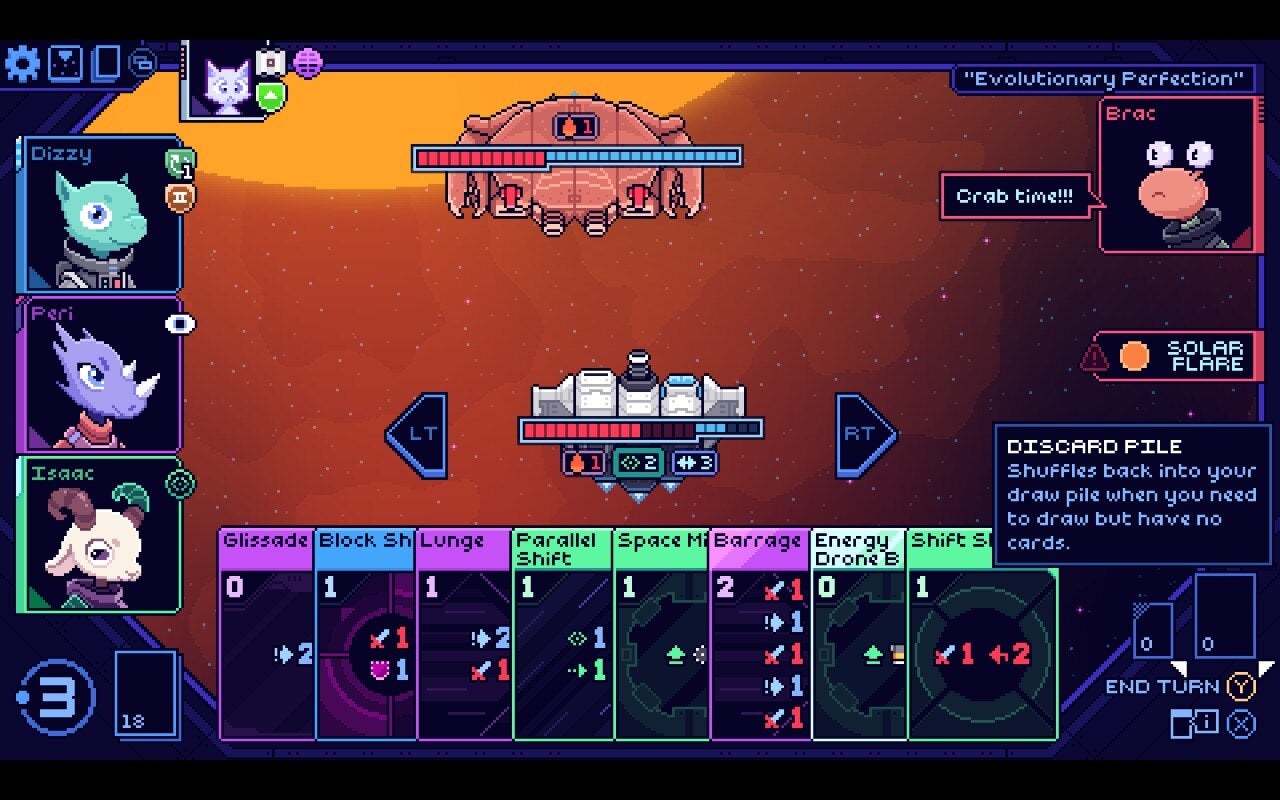Select the Shift Shot card
The width and height of the screenshot is (1280, 800).
pyautogui.click(x=982, y=650)
